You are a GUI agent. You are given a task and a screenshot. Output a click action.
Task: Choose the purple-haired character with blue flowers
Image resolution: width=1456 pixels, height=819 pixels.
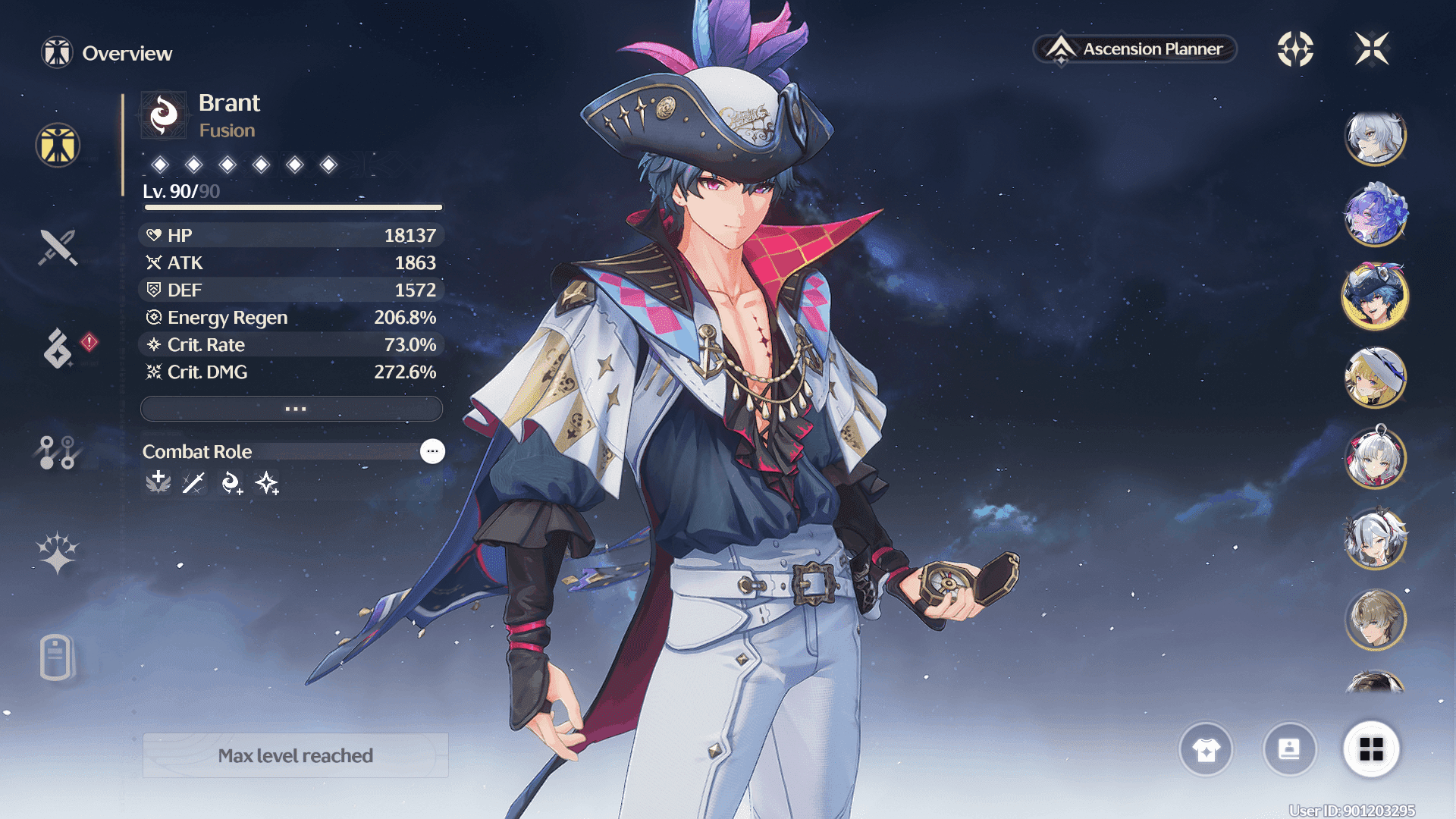[1375, 216]
